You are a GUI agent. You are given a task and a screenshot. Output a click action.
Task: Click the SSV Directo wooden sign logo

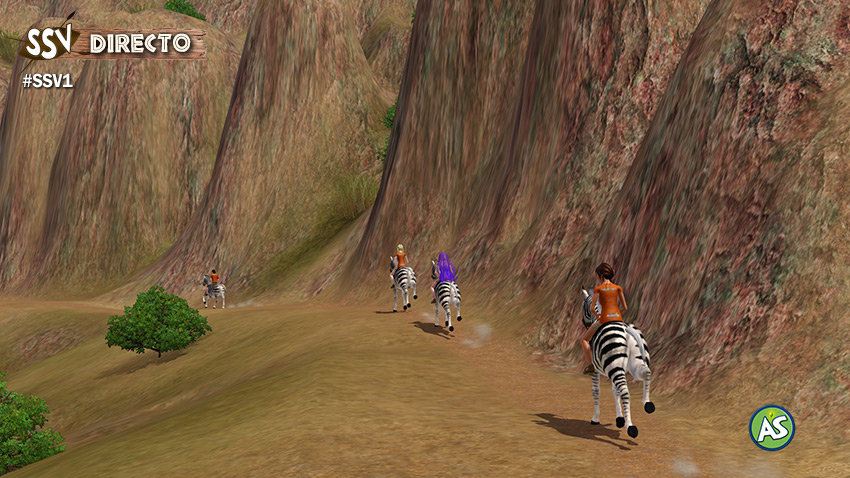[112, 42]
